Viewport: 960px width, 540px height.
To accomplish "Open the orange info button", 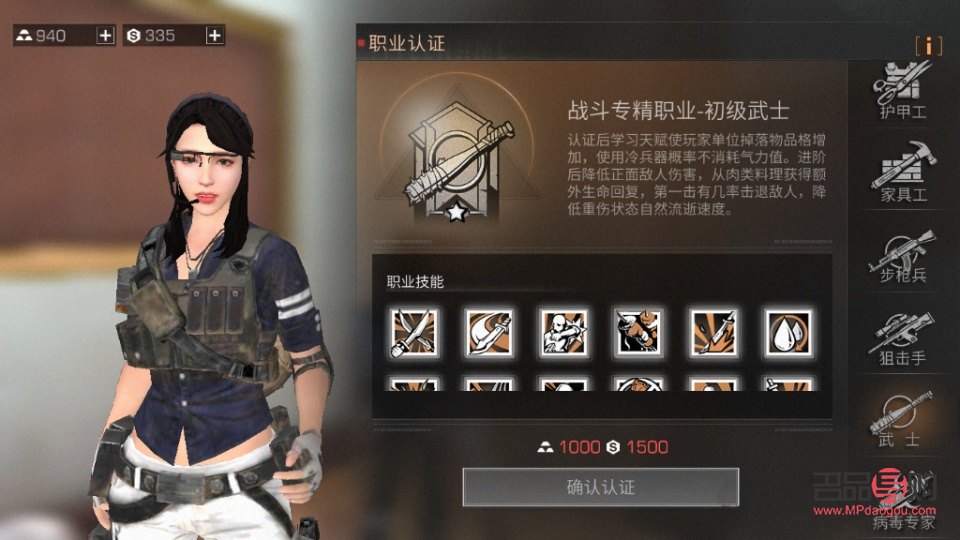I will 929,46.
